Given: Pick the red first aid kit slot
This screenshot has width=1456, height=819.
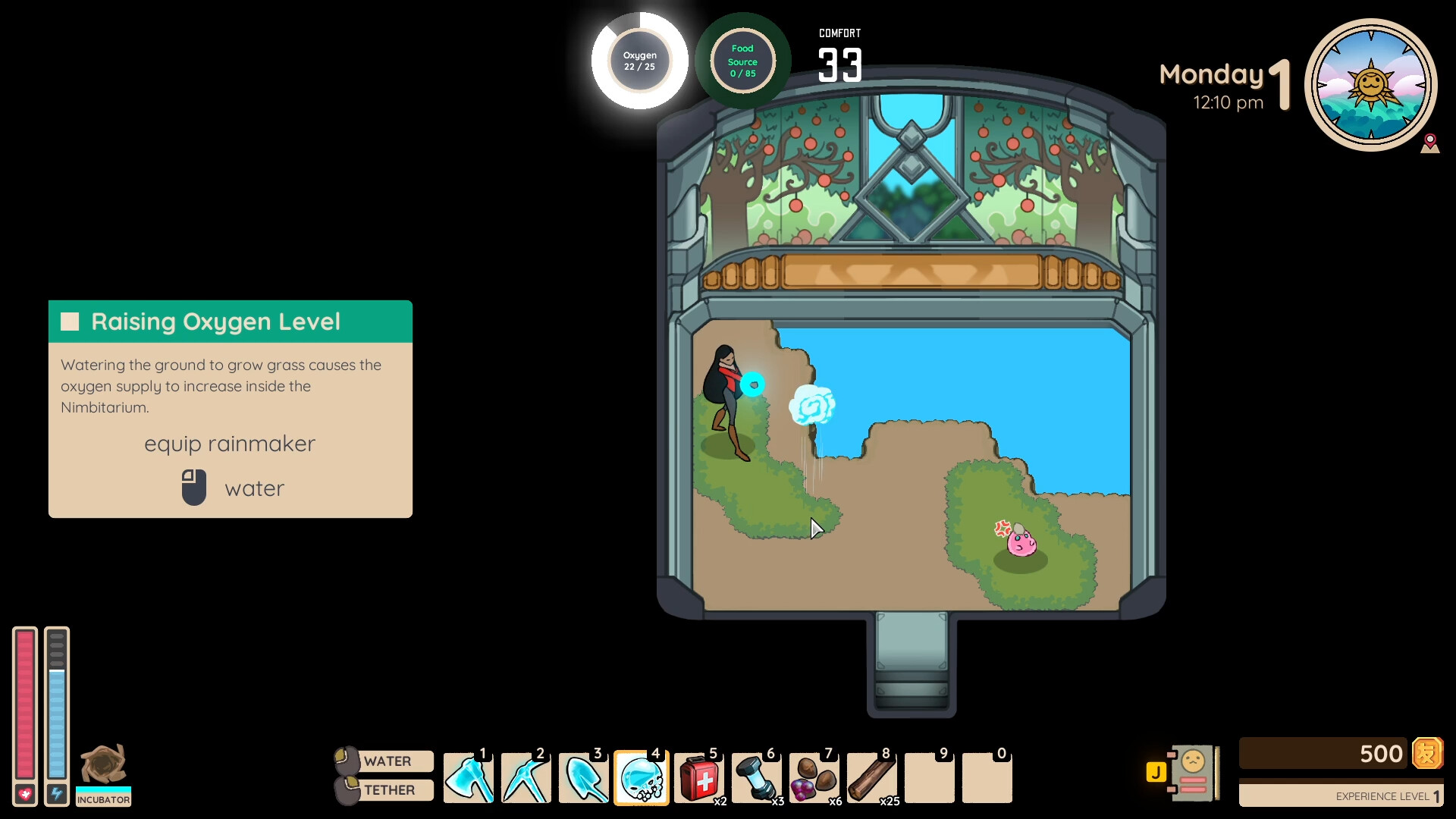Looking at the screenshot, I should 699,778.
